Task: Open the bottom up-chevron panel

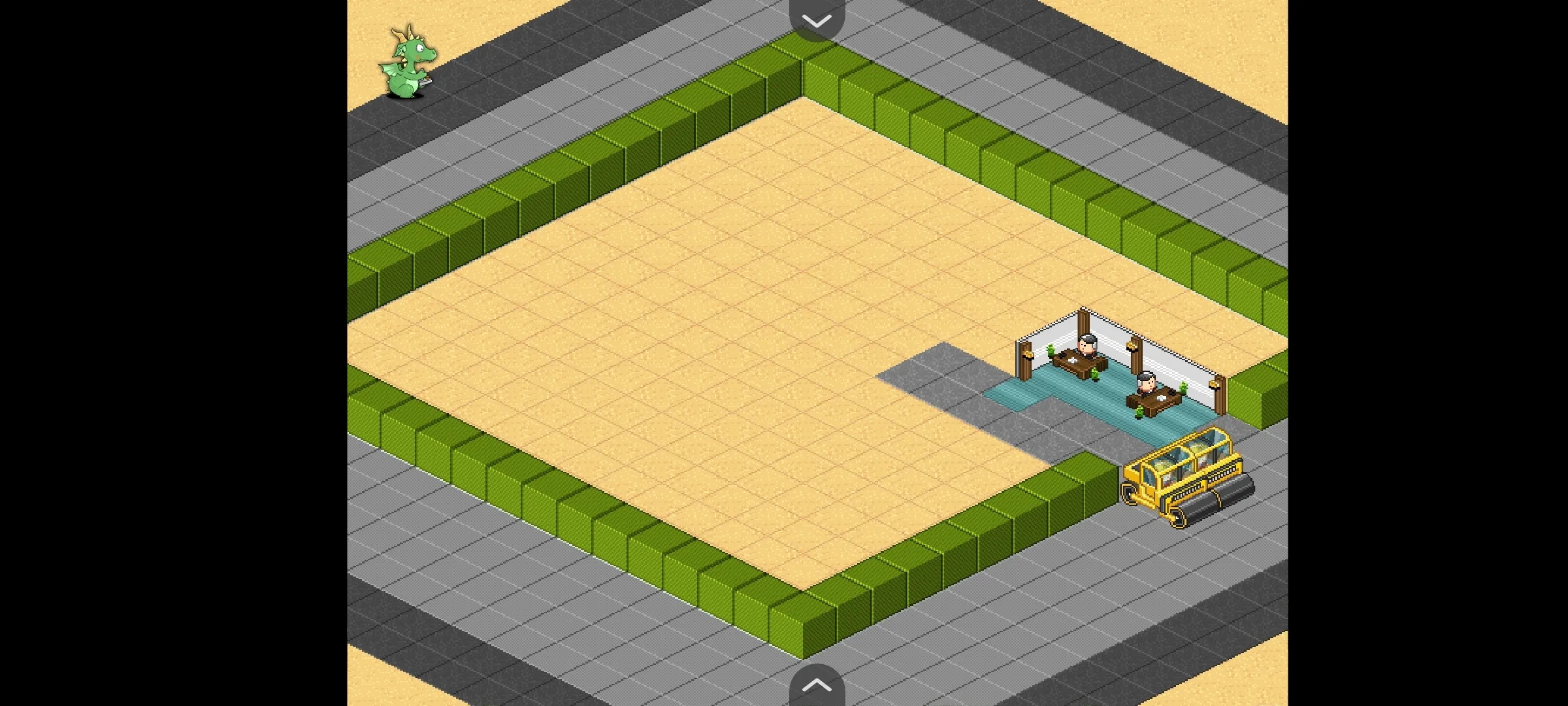Action: (x=817, y=685)
